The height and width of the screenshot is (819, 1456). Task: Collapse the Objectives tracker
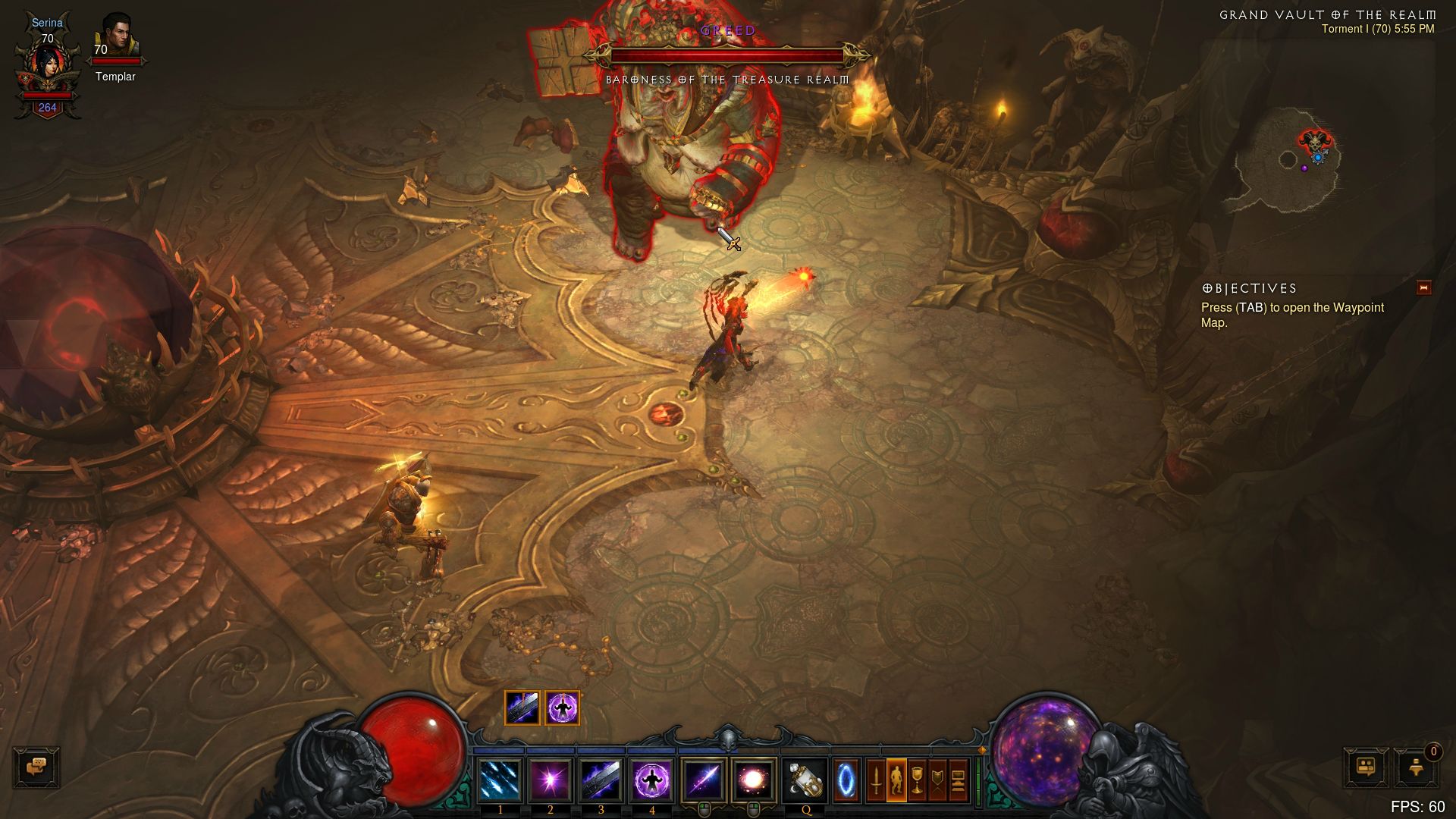[1423, 287]
